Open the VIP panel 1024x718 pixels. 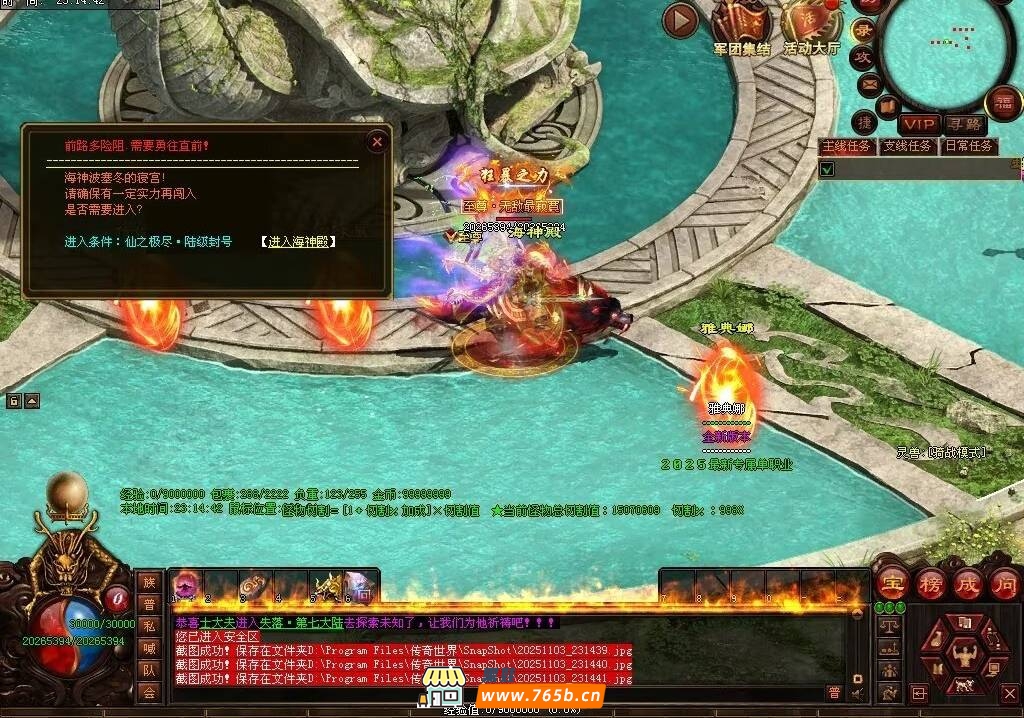click(918, 124)
